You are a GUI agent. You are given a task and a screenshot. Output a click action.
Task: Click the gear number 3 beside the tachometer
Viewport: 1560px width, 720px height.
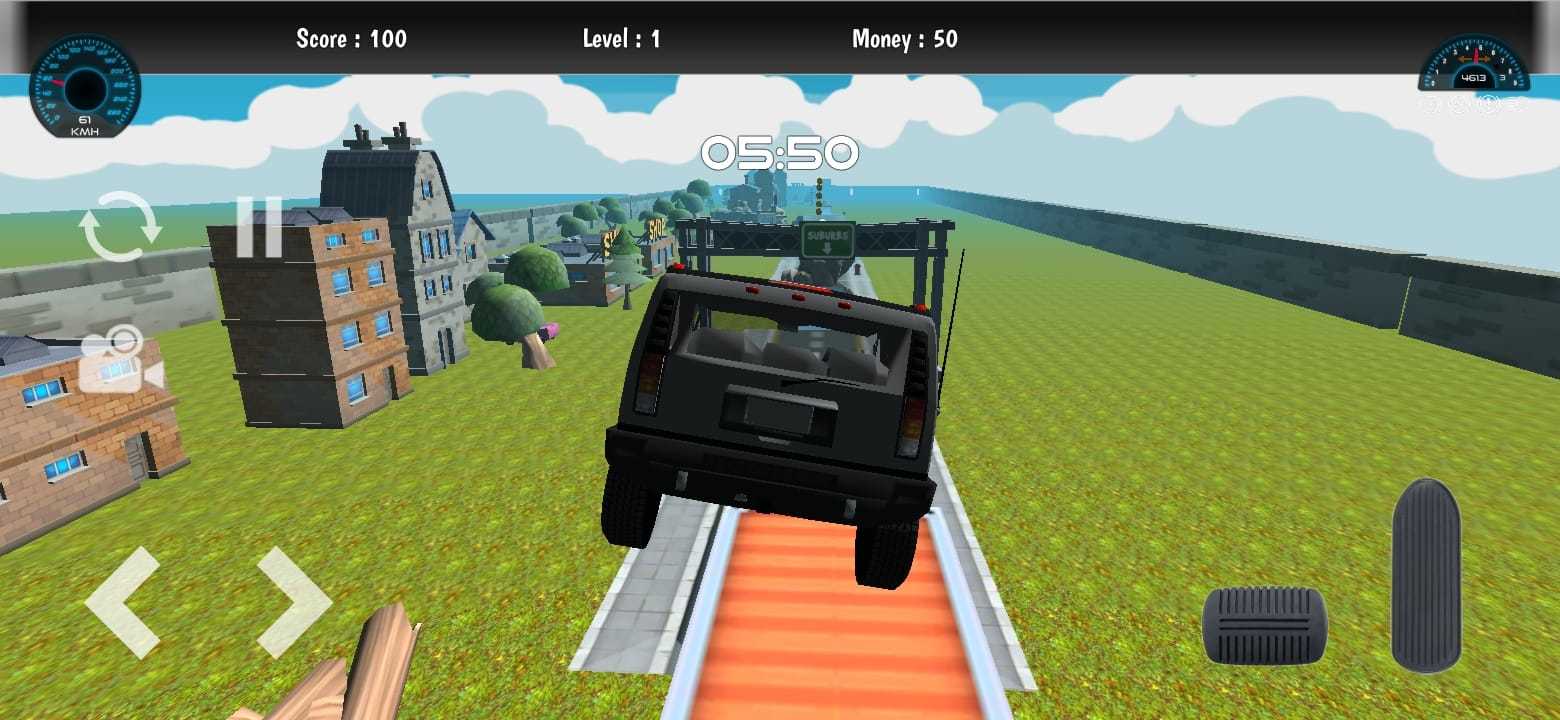[x=1500, y=78]
